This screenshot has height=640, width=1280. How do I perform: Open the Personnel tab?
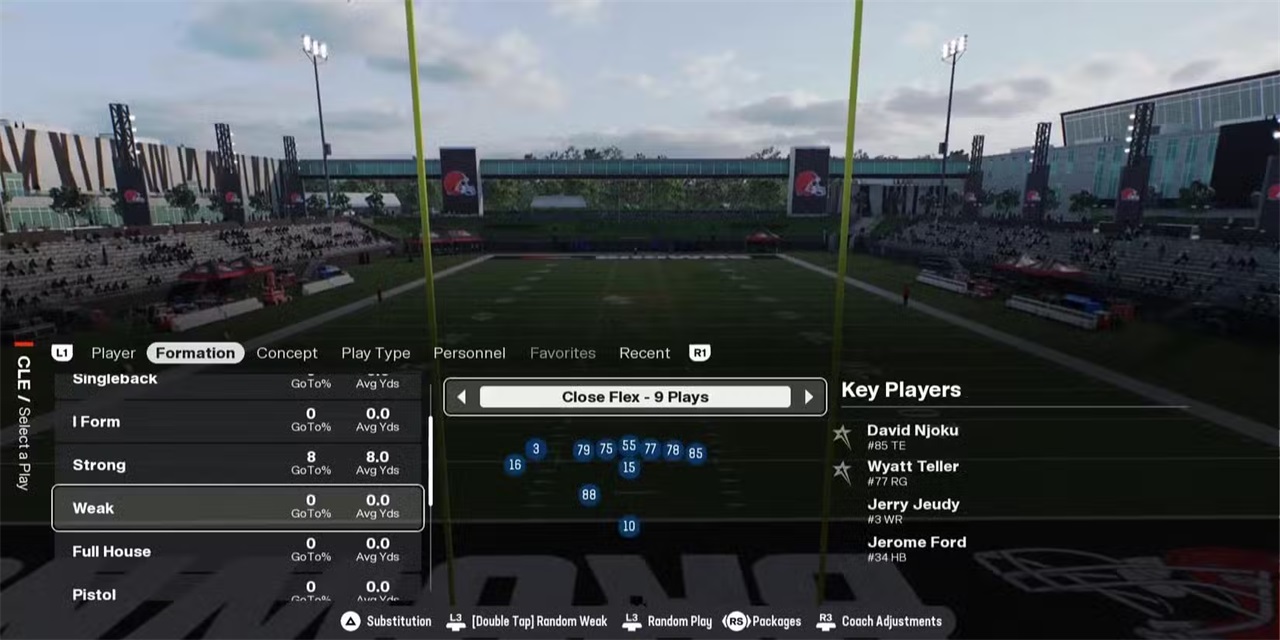469,353
